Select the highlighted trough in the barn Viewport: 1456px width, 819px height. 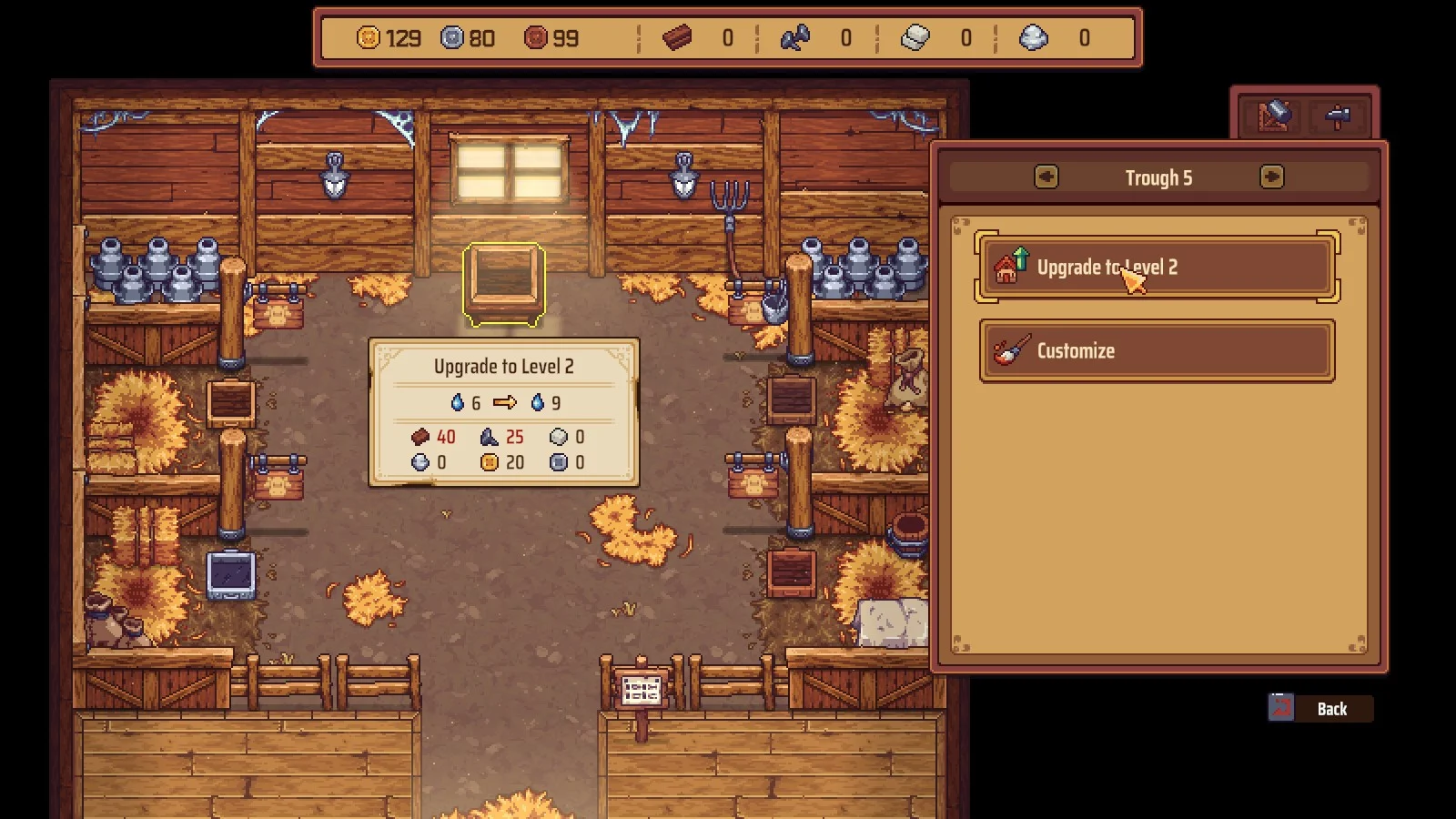(504, 284)
